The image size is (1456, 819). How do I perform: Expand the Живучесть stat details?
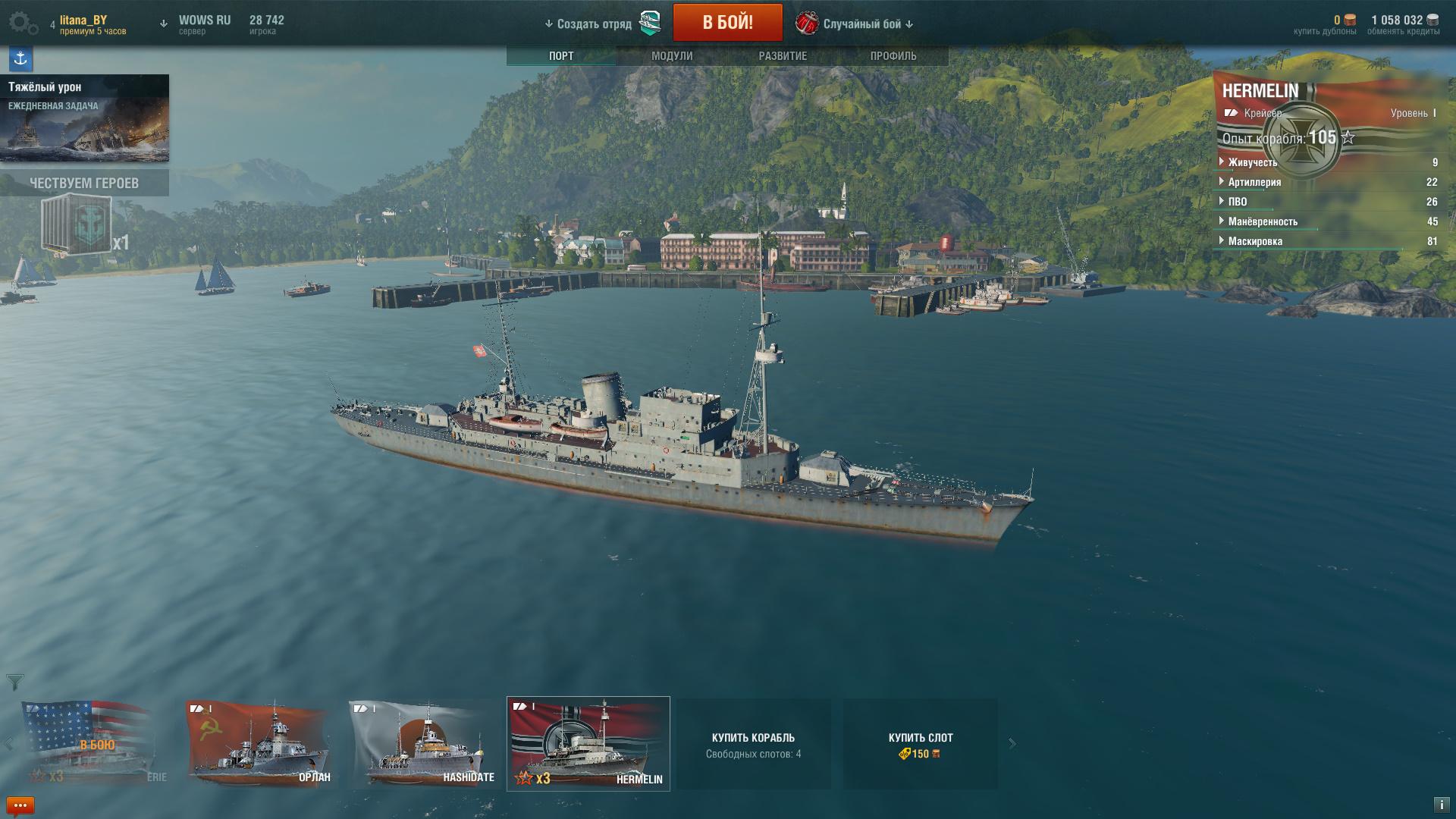coord(1252,162)
